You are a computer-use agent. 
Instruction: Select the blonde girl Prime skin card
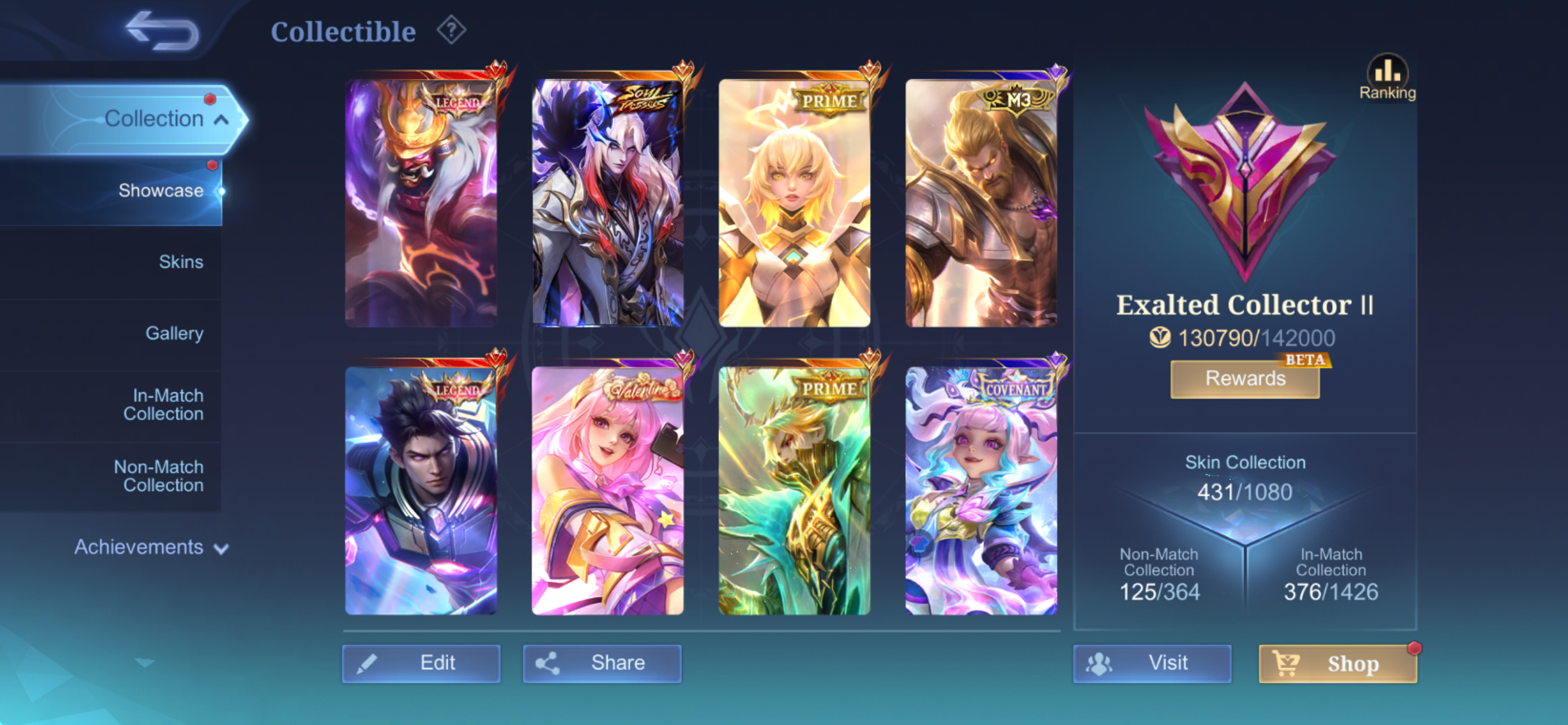point(795,202)
